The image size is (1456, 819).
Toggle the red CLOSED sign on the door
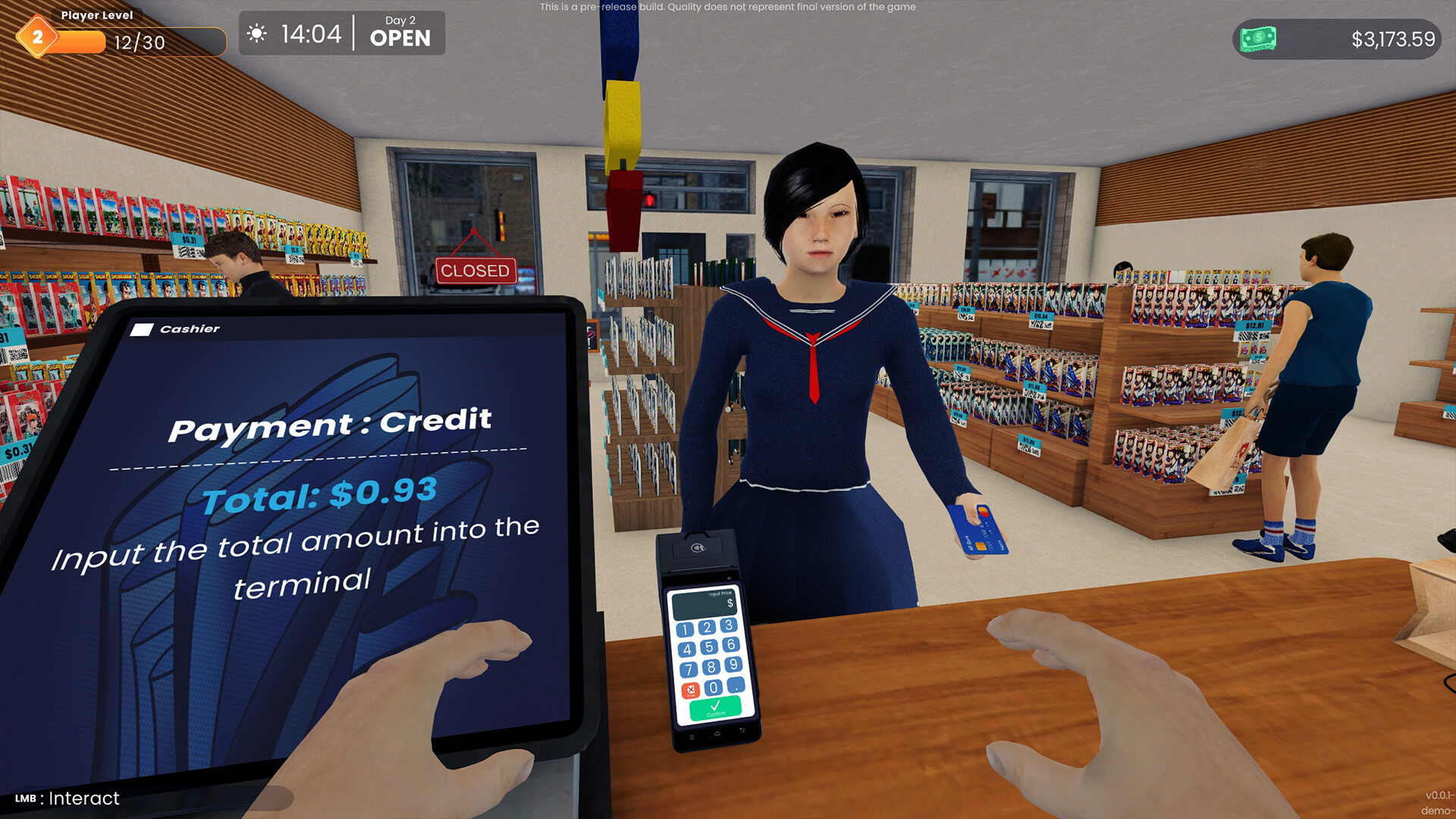tap(474, 269)
